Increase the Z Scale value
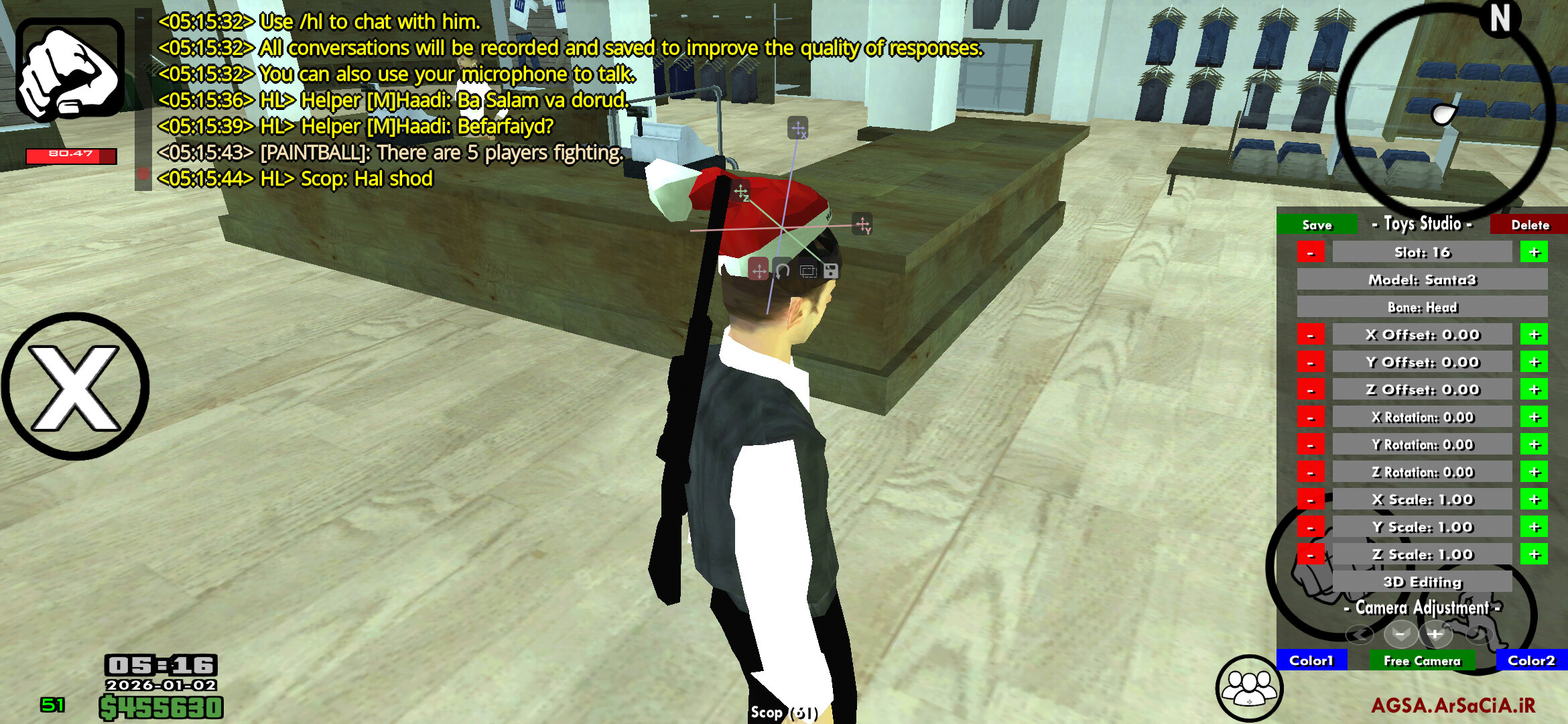 pos(1534,554)
